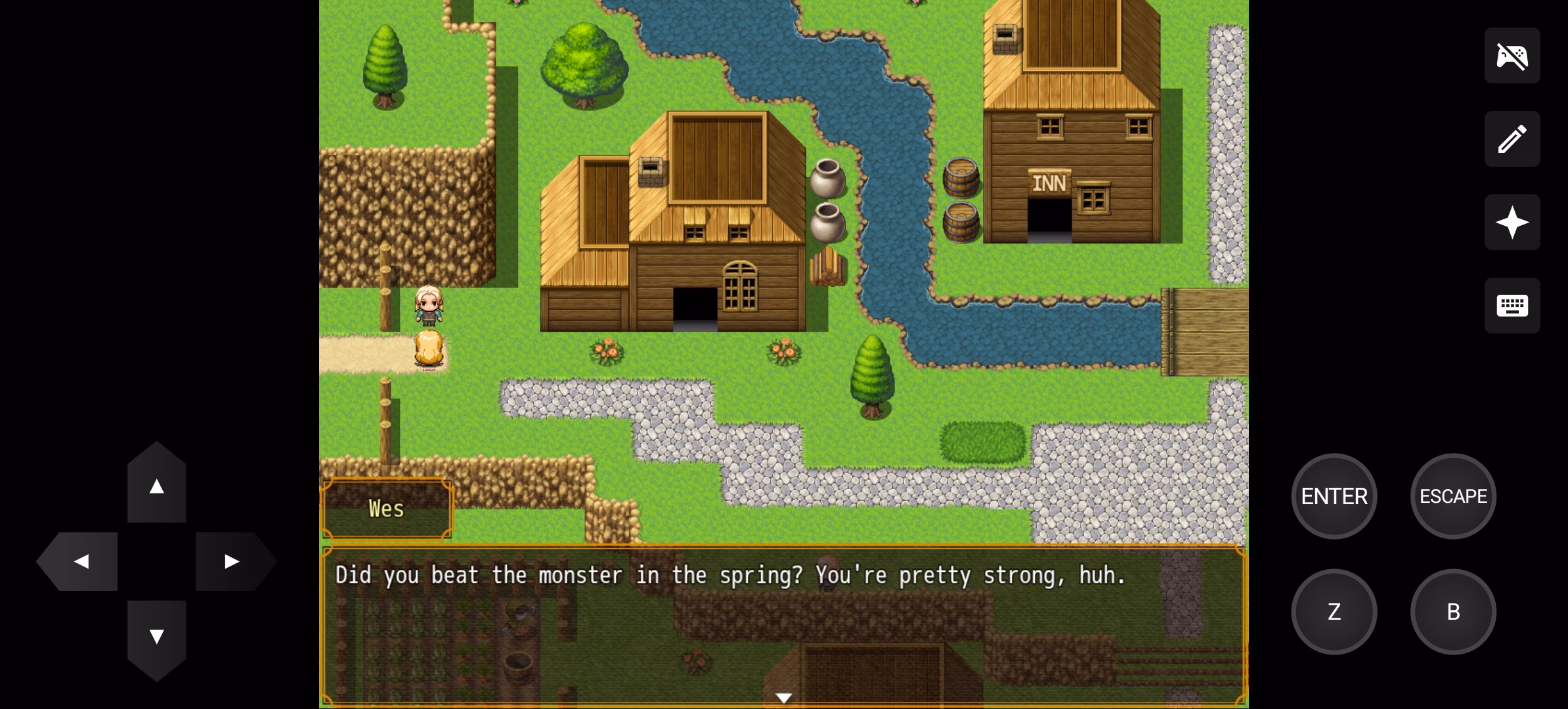Image resolution: width=1568 pixels, height=709 pixels.
Task: Tap the left arrow on the d-pad
Action: tap(81, 561)
